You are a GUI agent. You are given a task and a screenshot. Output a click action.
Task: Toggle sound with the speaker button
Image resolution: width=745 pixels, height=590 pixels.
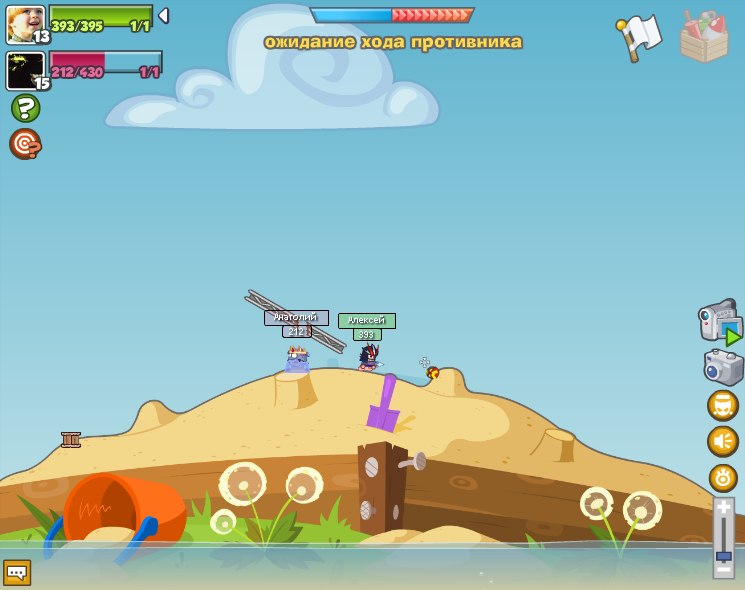722,441
